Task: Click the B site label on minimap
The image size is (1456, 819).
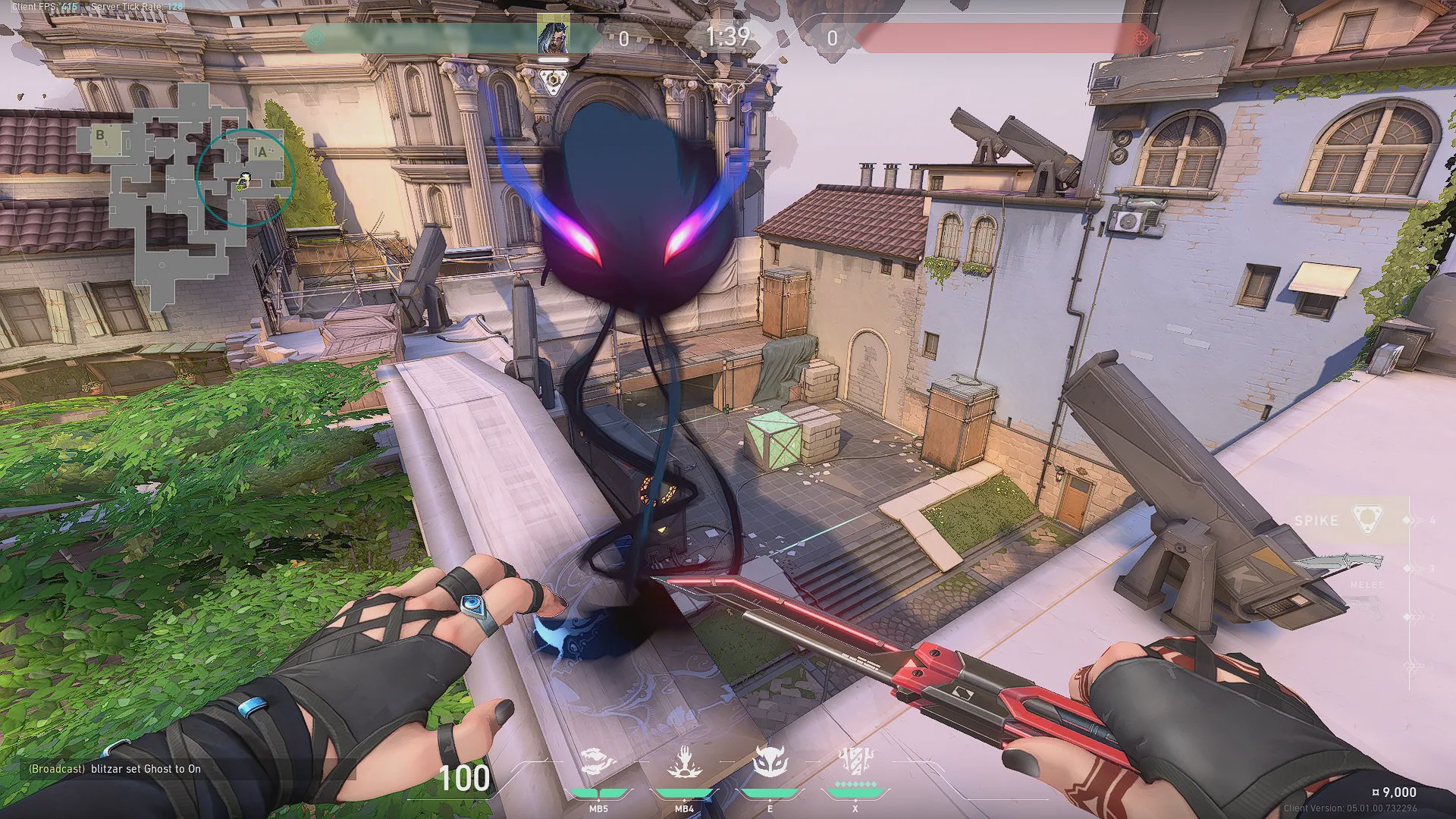Action: [100, 136]
